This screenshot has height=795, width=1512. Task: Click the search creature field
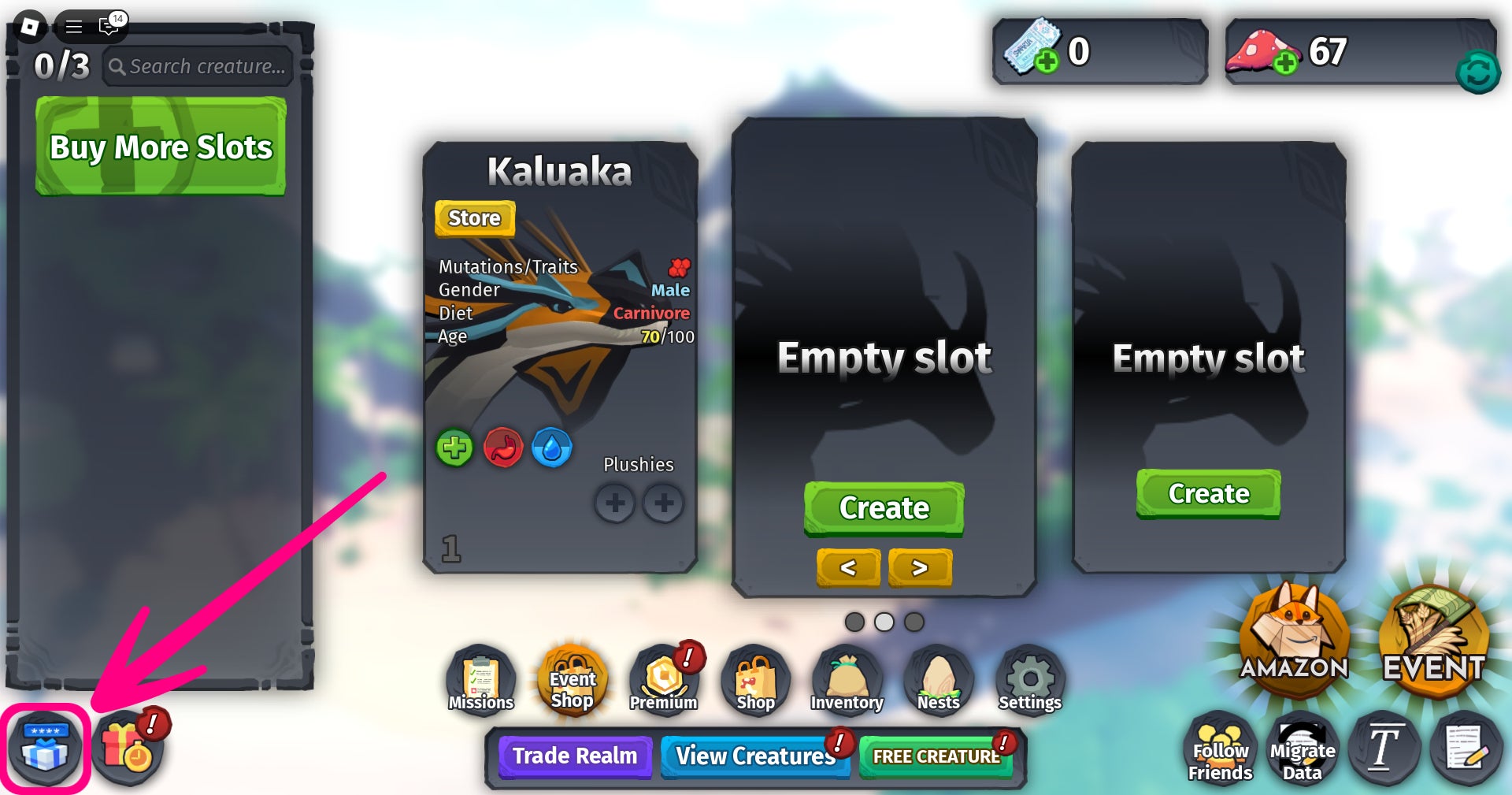click(x=197, y=66)
